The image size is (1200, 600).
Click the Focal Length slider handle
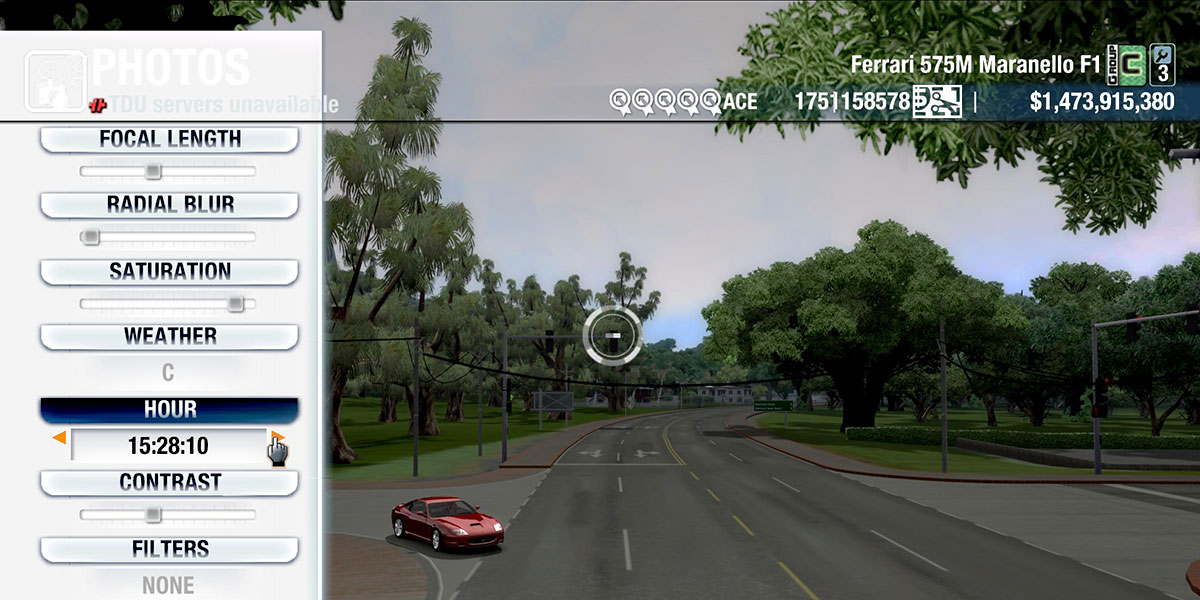click(152, 171)
